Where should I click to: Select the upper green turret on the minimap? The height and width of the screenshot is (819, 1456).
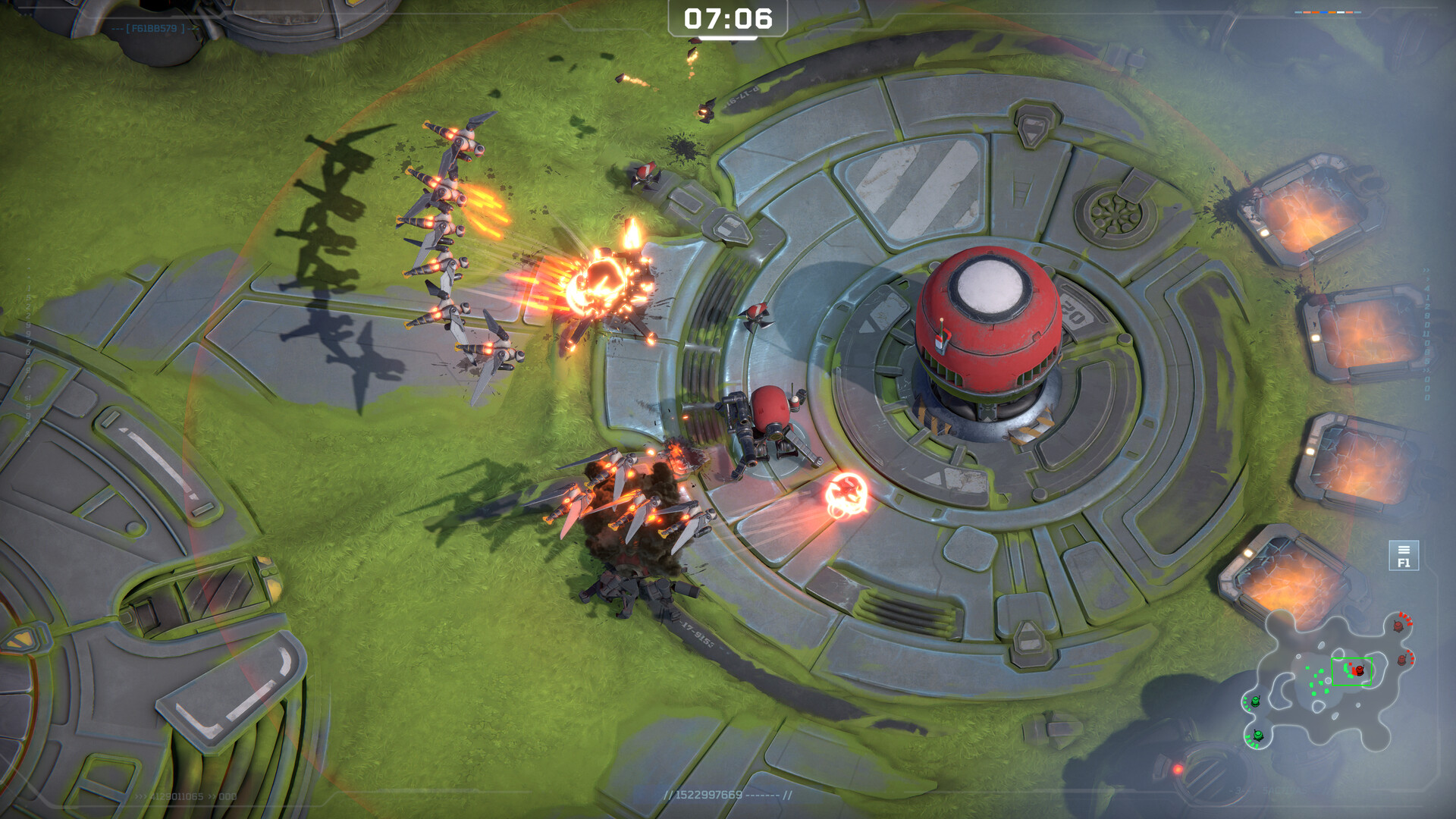coord(1256,701)
